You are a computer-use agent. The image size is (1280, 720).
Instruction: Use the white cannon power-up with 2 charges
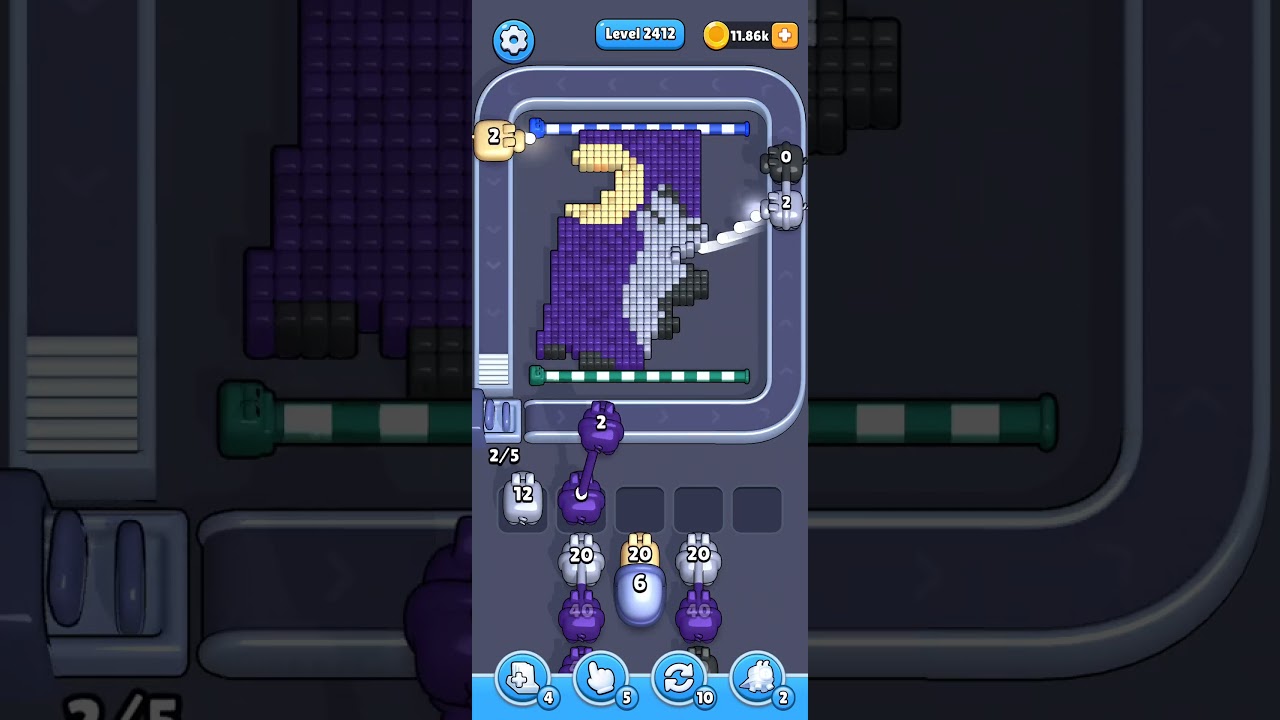(x=758, y=678)
